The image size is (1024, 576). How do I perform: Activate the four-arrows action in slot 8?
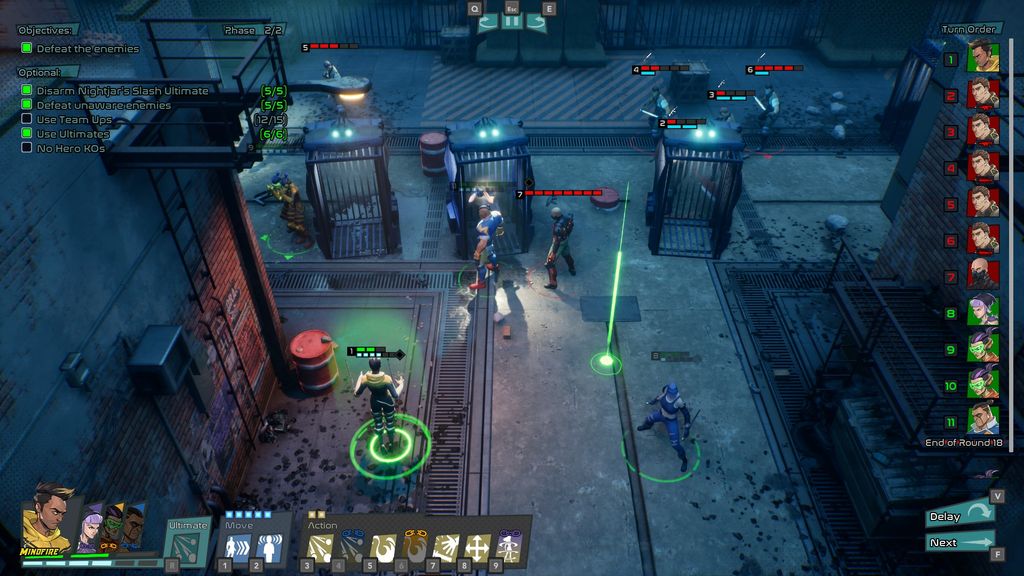478,546
